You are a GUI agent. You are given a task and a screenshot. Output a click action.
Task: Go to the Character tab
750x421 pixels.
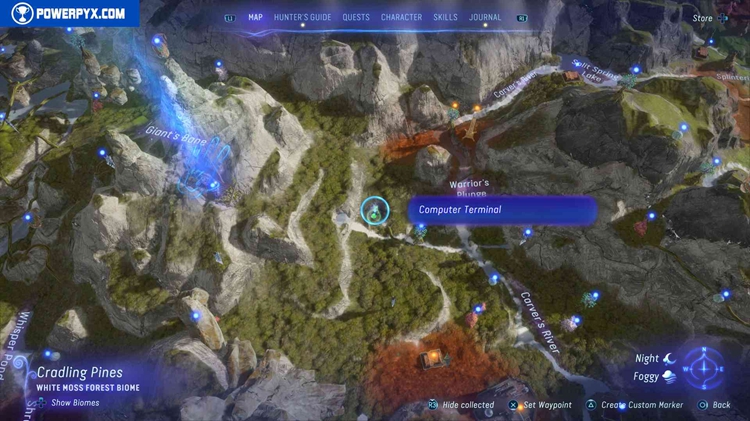[401, 17]
